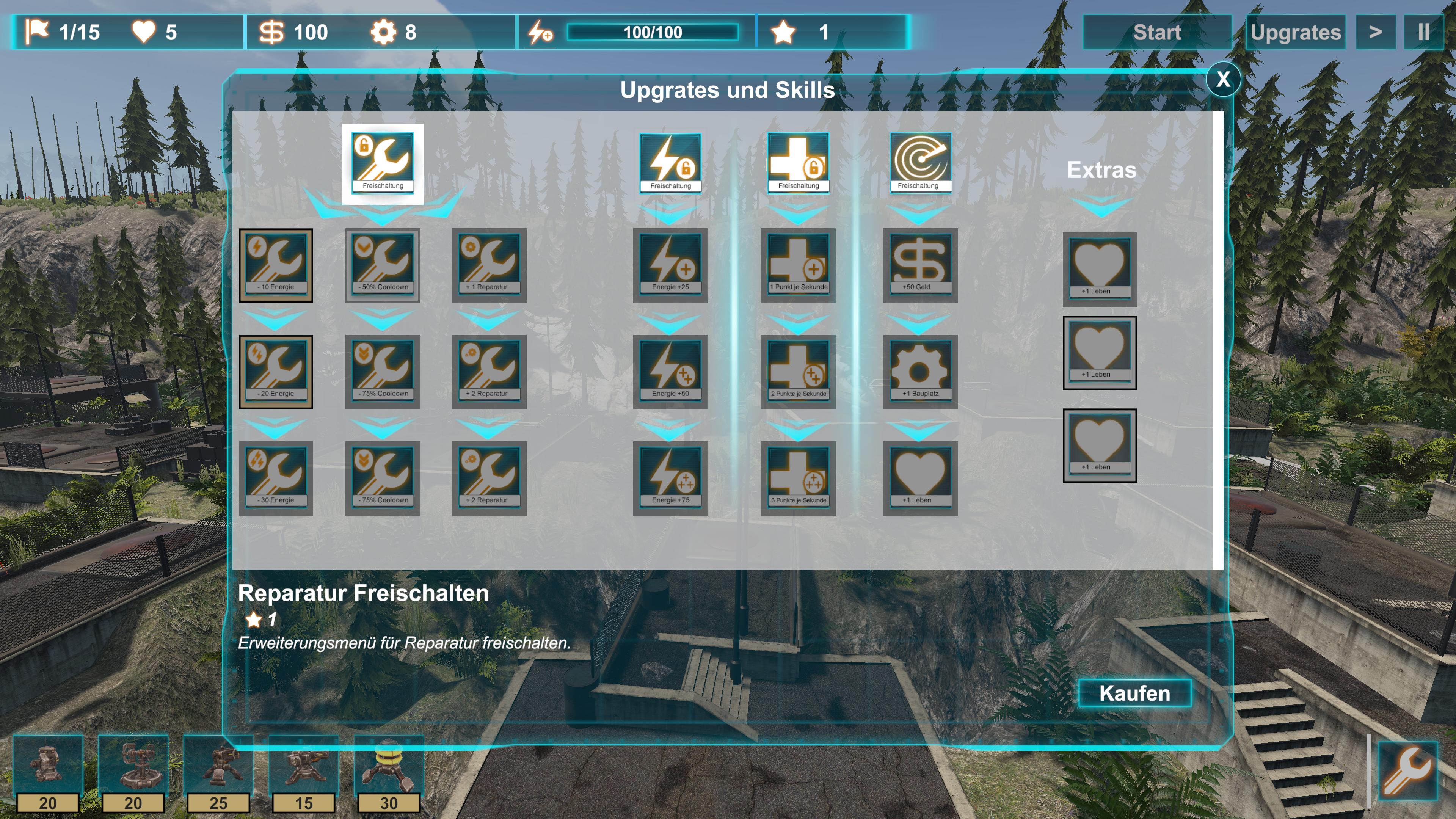Screen dimensions: 1456x819
Task: Buy the selected upgrade with Kaufen
Action: coord(1134,693)
